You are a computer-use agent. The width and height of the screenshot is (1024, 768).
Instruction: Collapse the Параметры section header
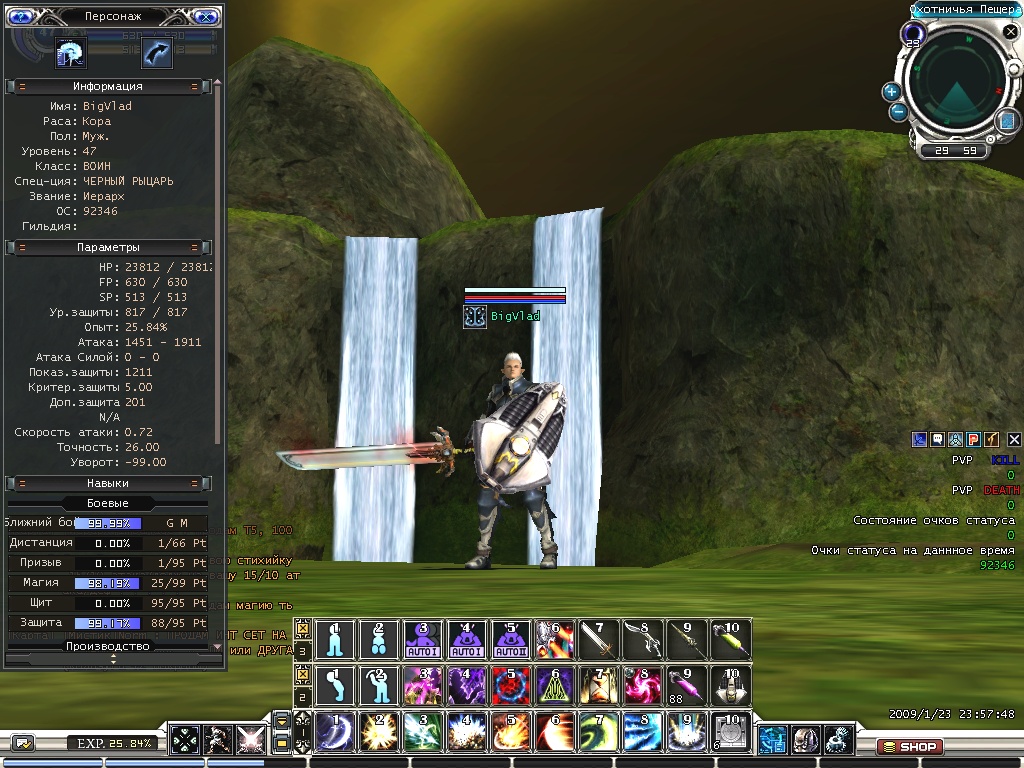coord(107,247)
